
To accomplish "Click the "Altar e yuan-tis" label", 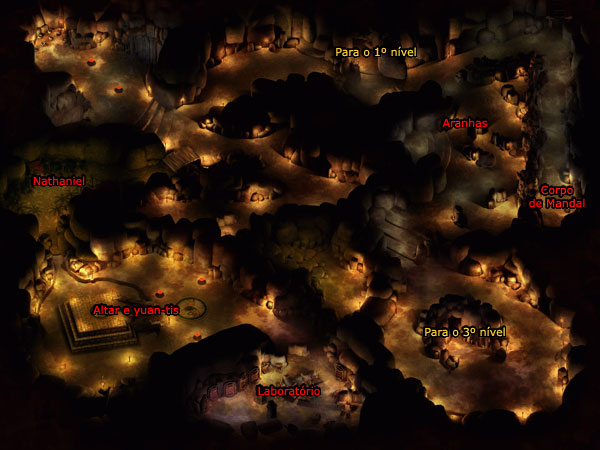I will pos(135,311).
